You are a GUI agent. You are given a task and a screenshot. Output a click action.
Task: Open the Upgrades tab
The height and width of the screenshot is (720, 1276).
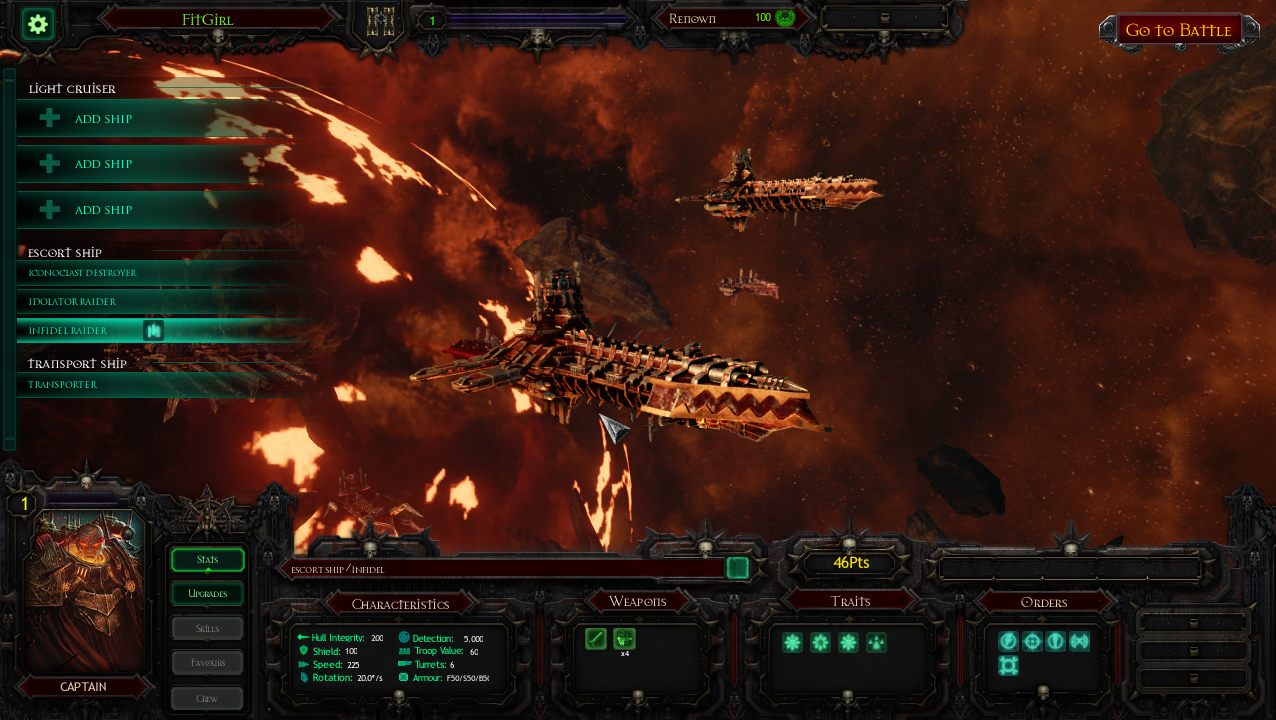[207, 594]
